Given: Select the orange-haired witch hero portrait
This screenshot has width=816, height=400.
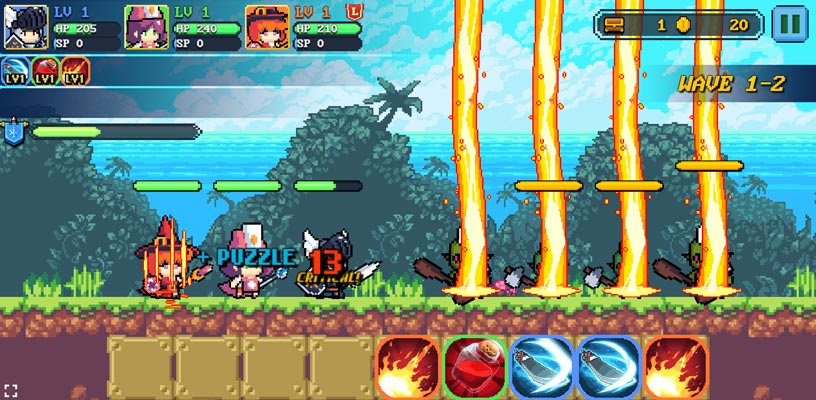Looking at the screenshot, I should point(267,27).
